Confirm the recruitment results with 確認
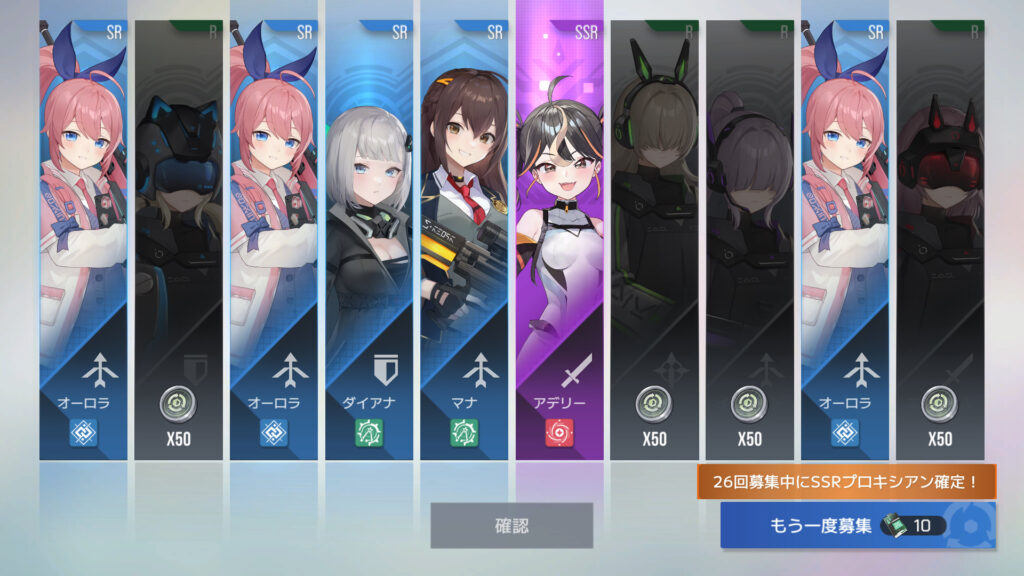The image size is (1024, 576). 511,525
